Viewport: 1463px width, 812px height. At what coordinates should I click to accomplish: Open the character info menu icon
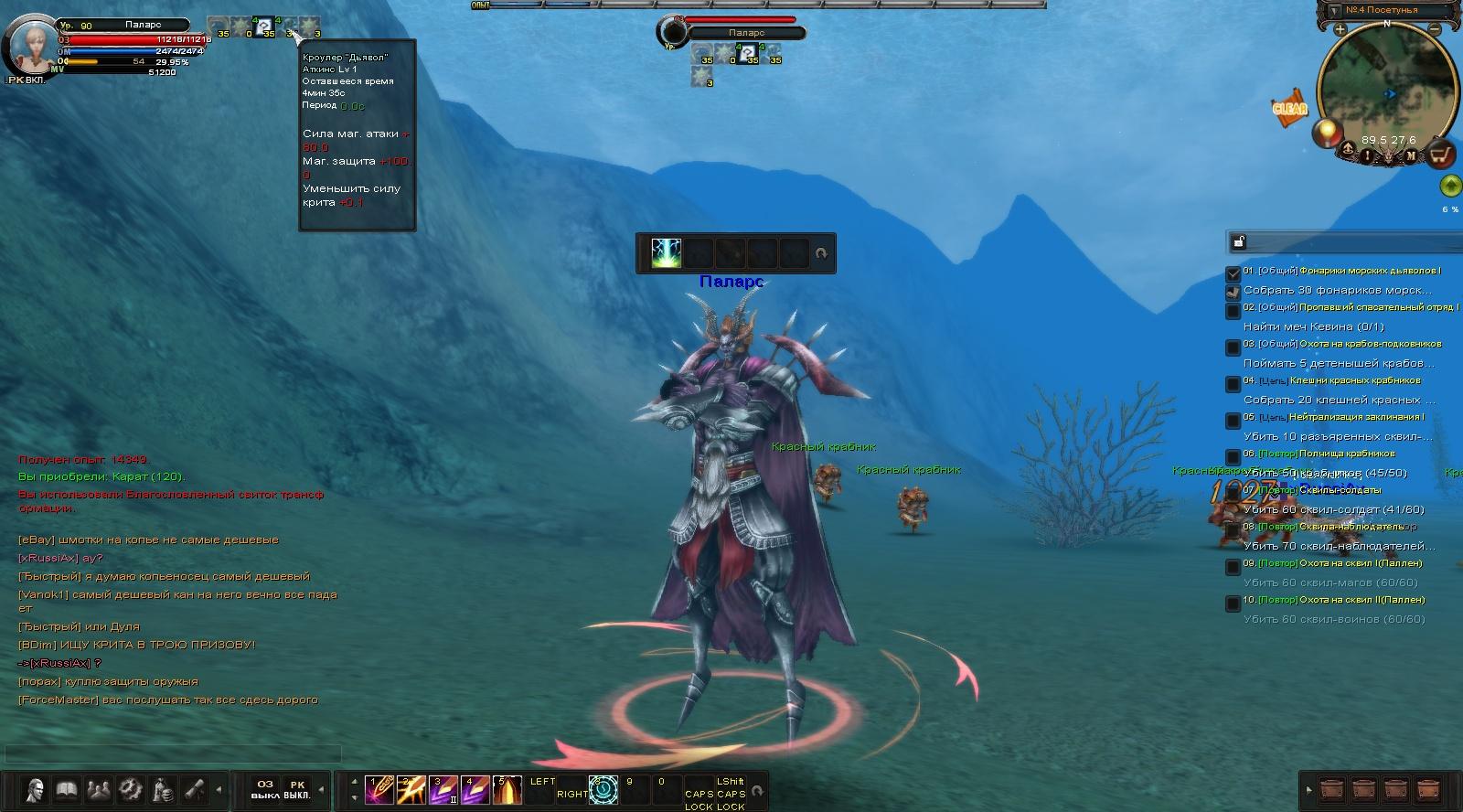(x=36, y=789)
